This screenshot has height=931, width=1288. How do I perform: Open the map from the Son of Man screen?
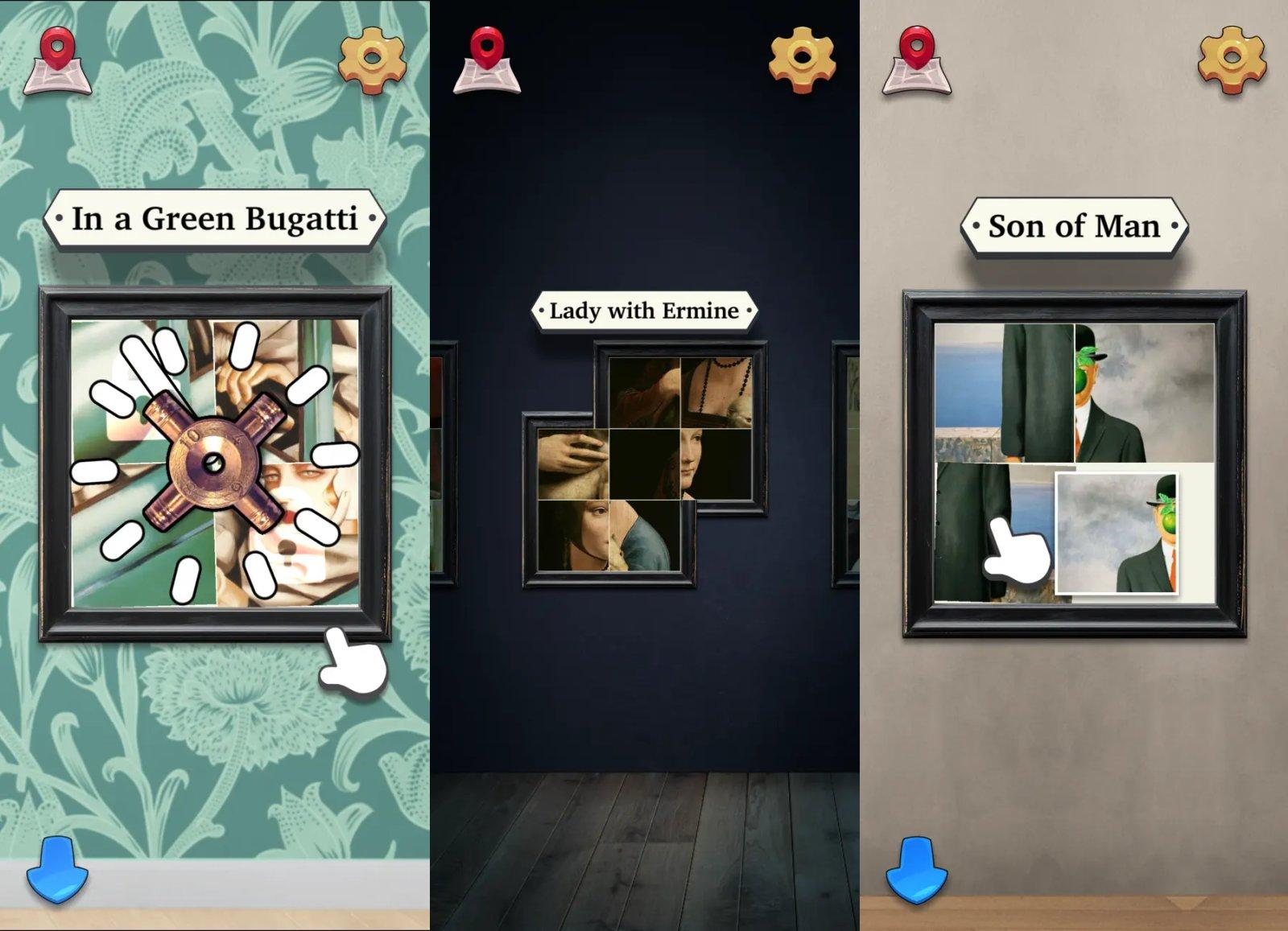(x=918, y=60)
